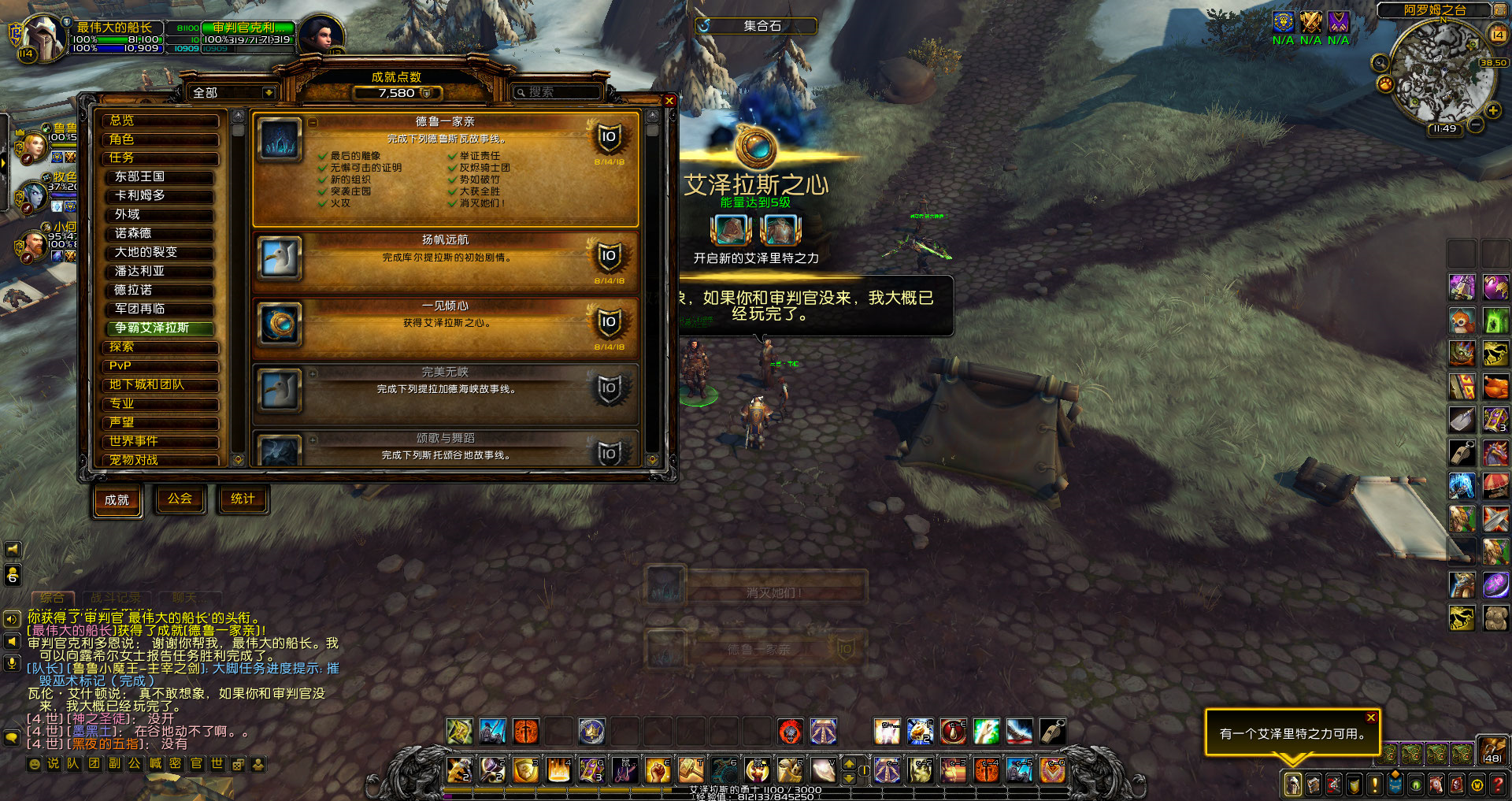Open the PvP achievement category
This screenshot has height=801, width=1512.
click(x=160, y=366)
